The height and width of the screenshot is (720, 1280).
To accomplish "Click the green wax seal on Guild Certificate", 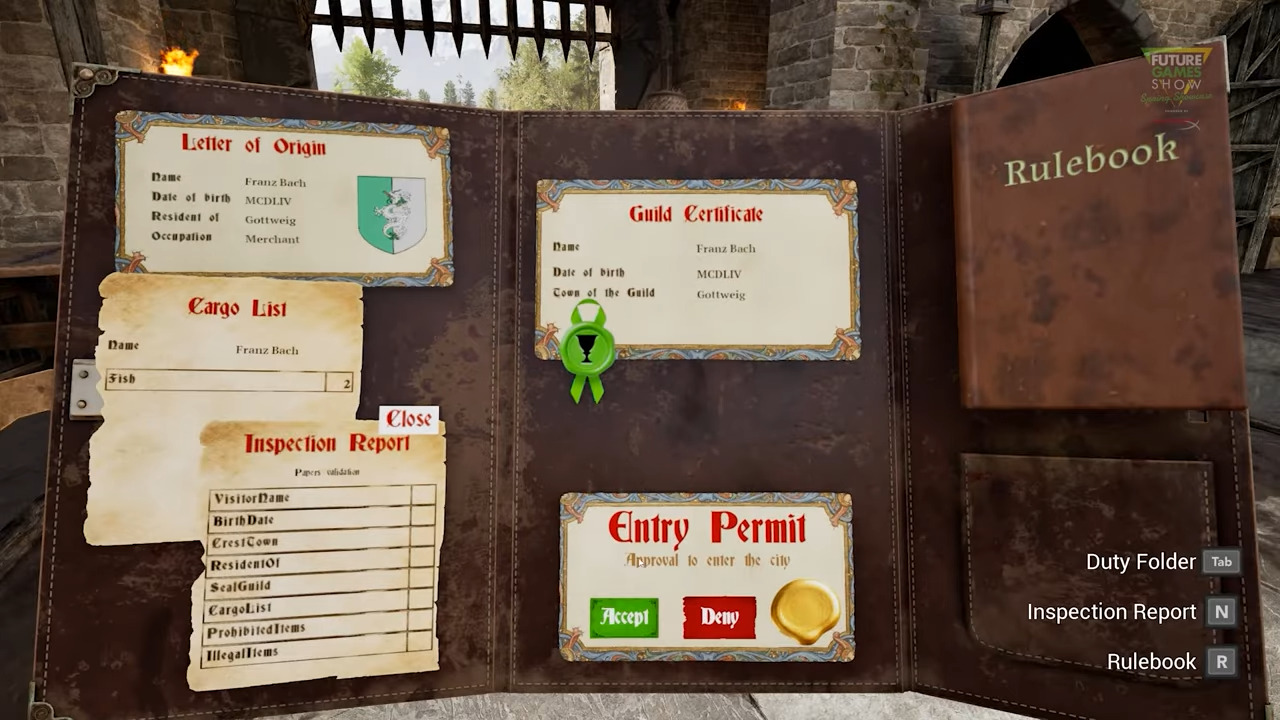I will (588, 347).
